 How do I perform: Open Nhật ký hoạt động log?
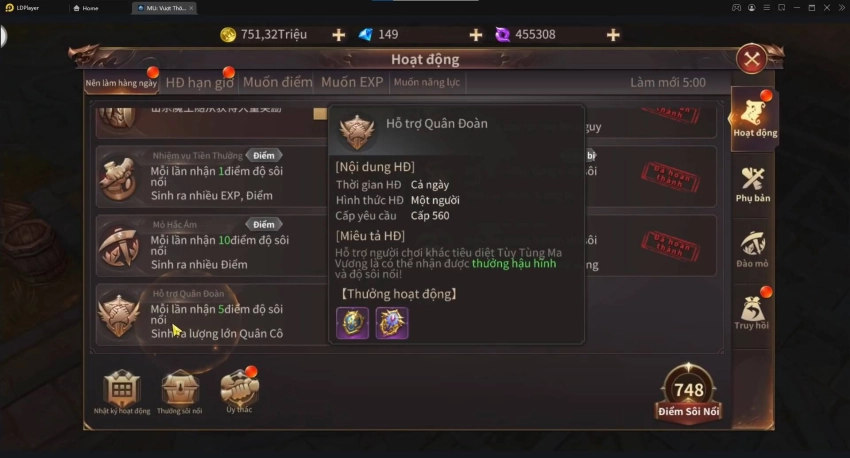point(122,391)
